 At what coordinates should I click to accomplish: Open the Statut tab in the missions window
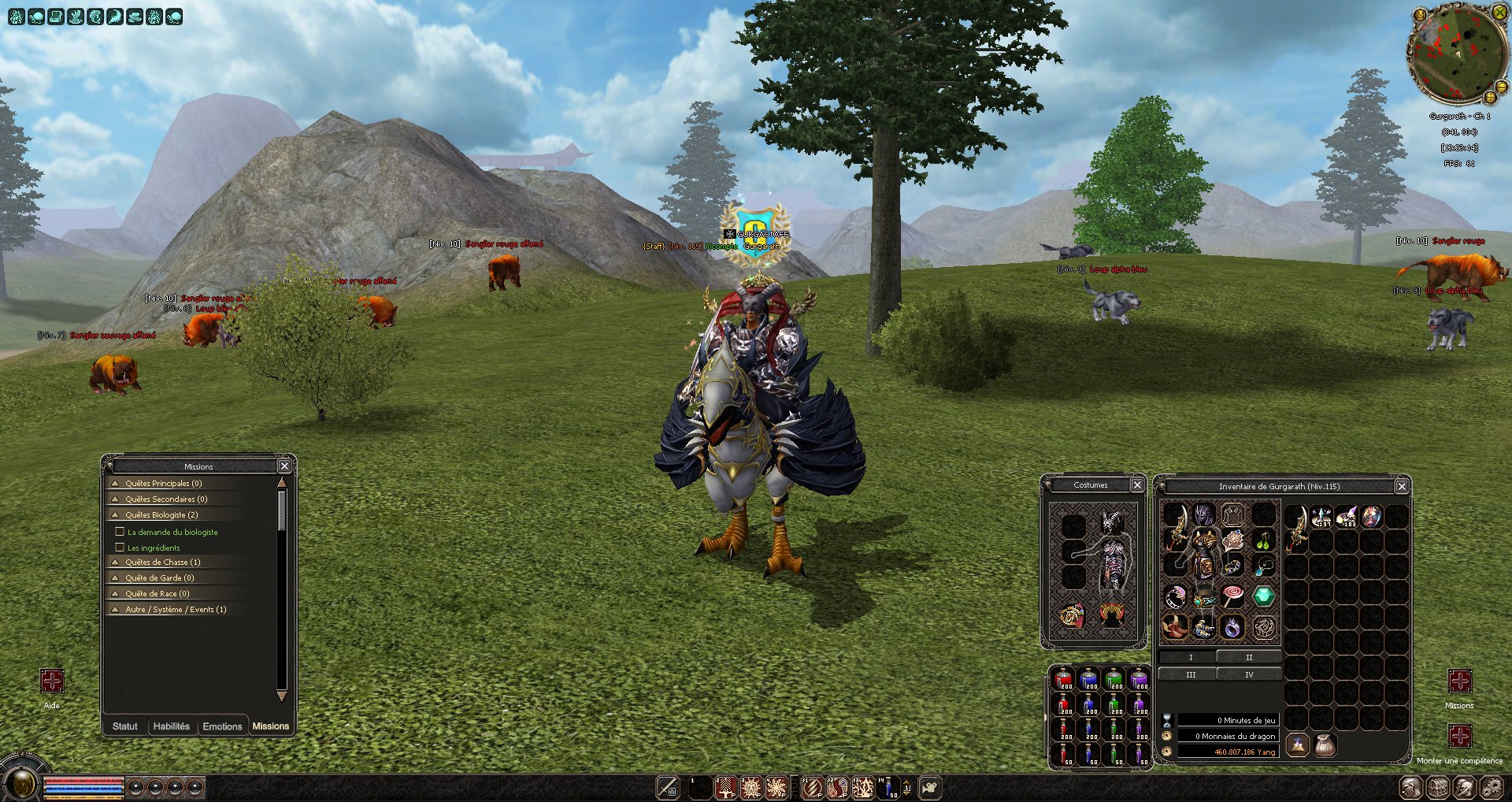click(124, 726)
